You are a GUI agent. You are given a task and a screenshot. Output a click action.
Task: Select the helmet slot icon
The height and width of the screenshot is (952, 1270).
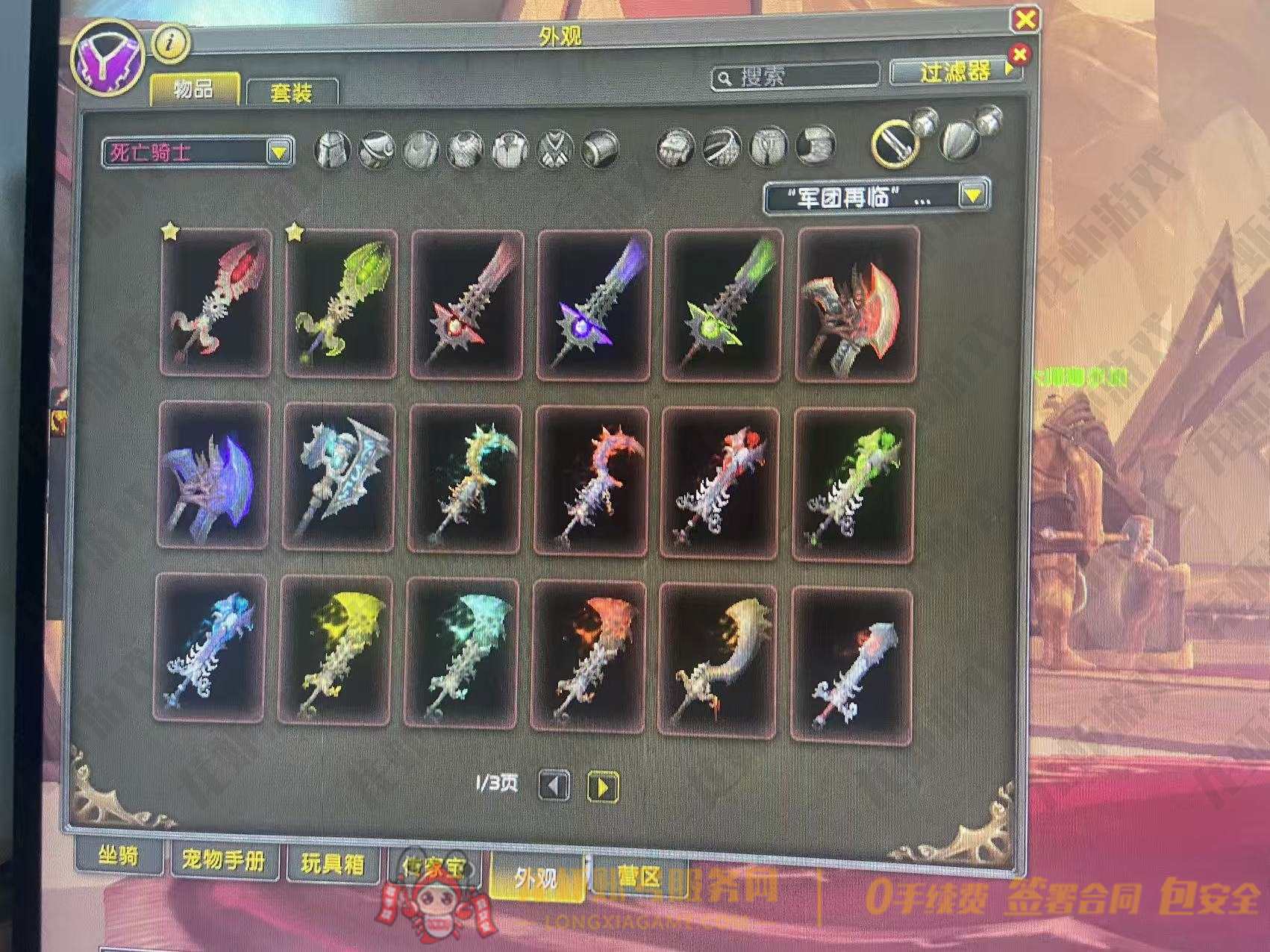coord(333,148)
